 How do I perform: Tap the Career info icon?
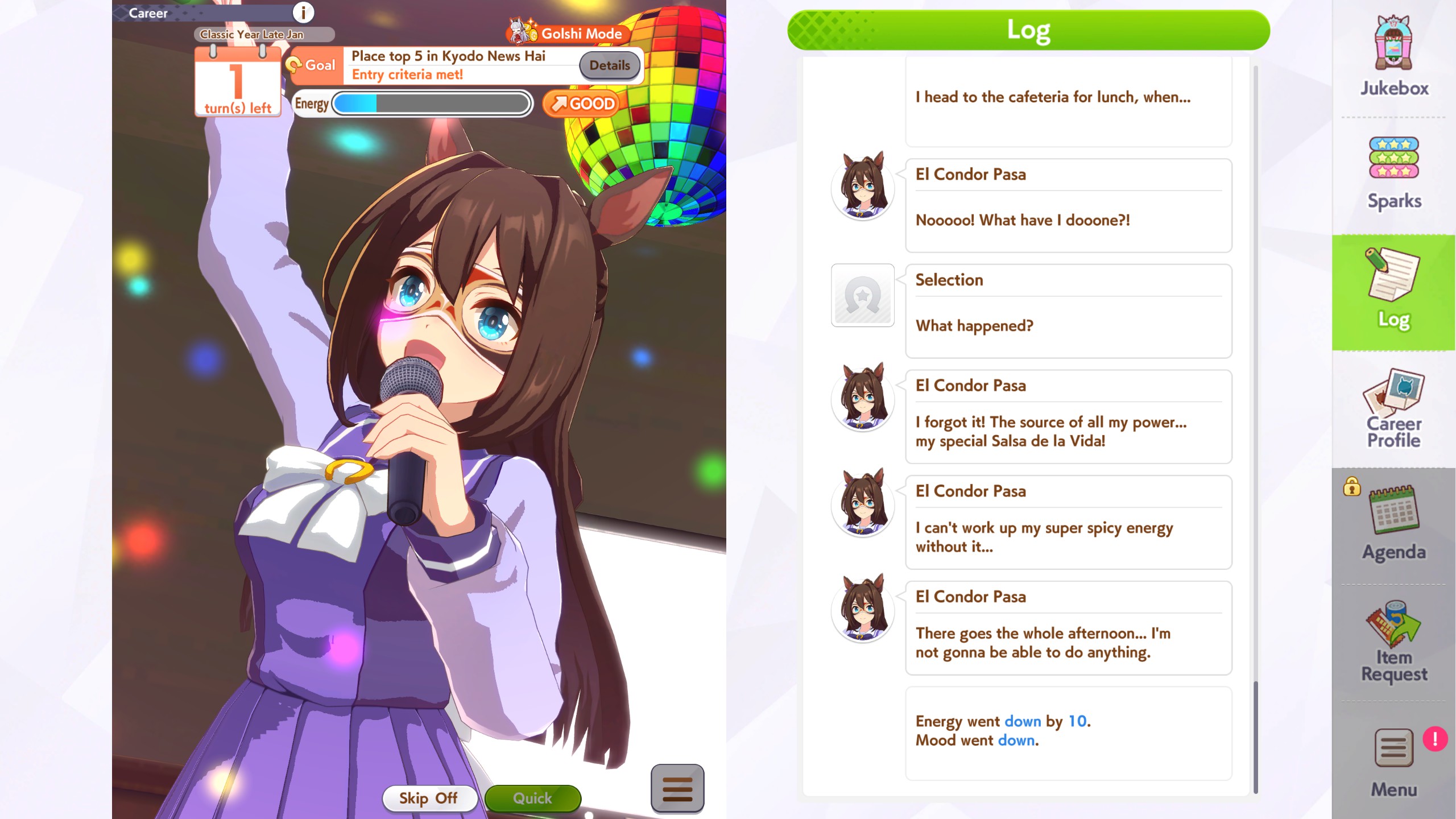[303, 13]
